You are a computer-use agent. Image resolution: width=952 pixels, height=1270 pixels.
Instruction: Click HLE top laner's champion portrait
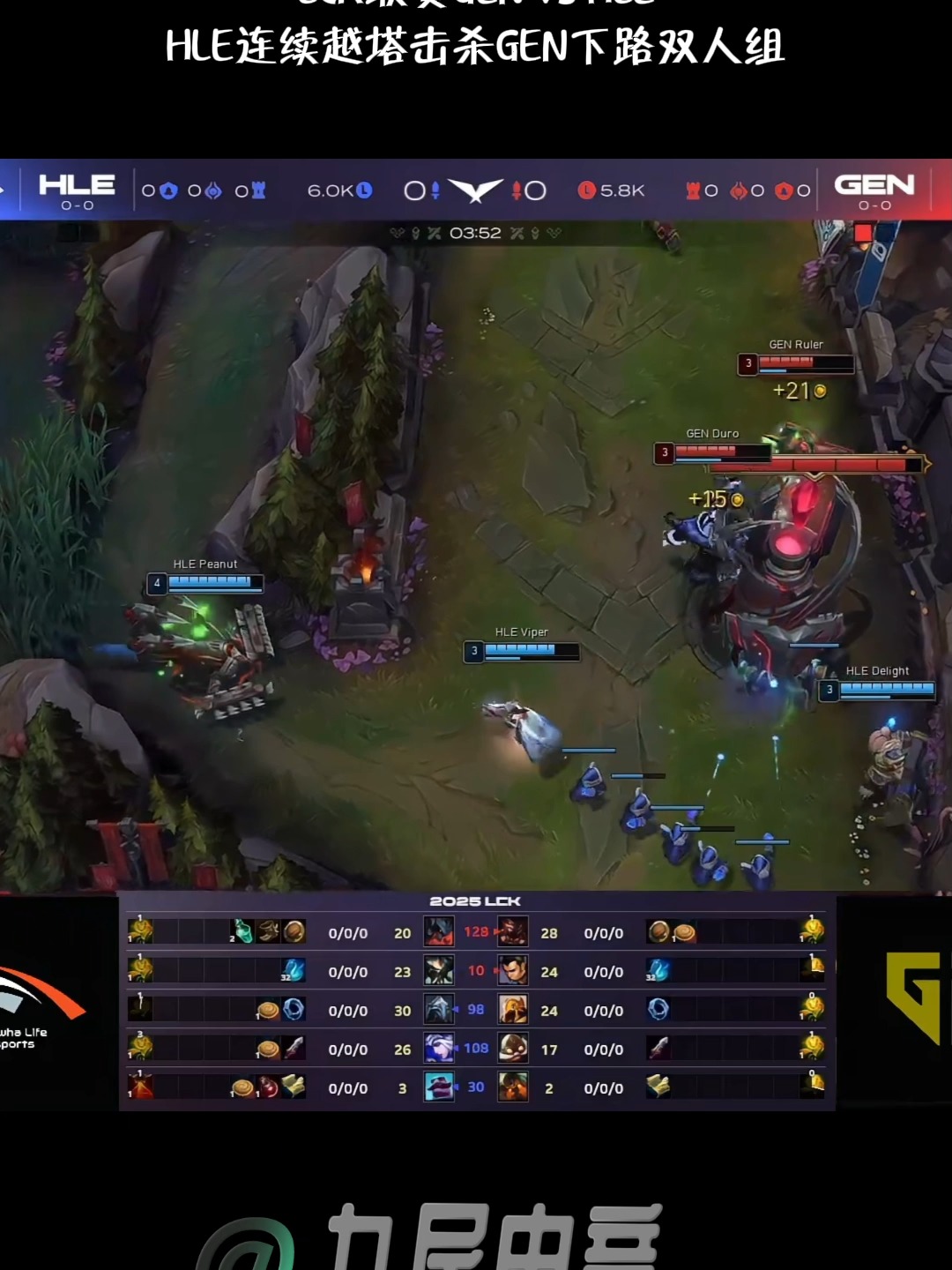coord(439,931)
